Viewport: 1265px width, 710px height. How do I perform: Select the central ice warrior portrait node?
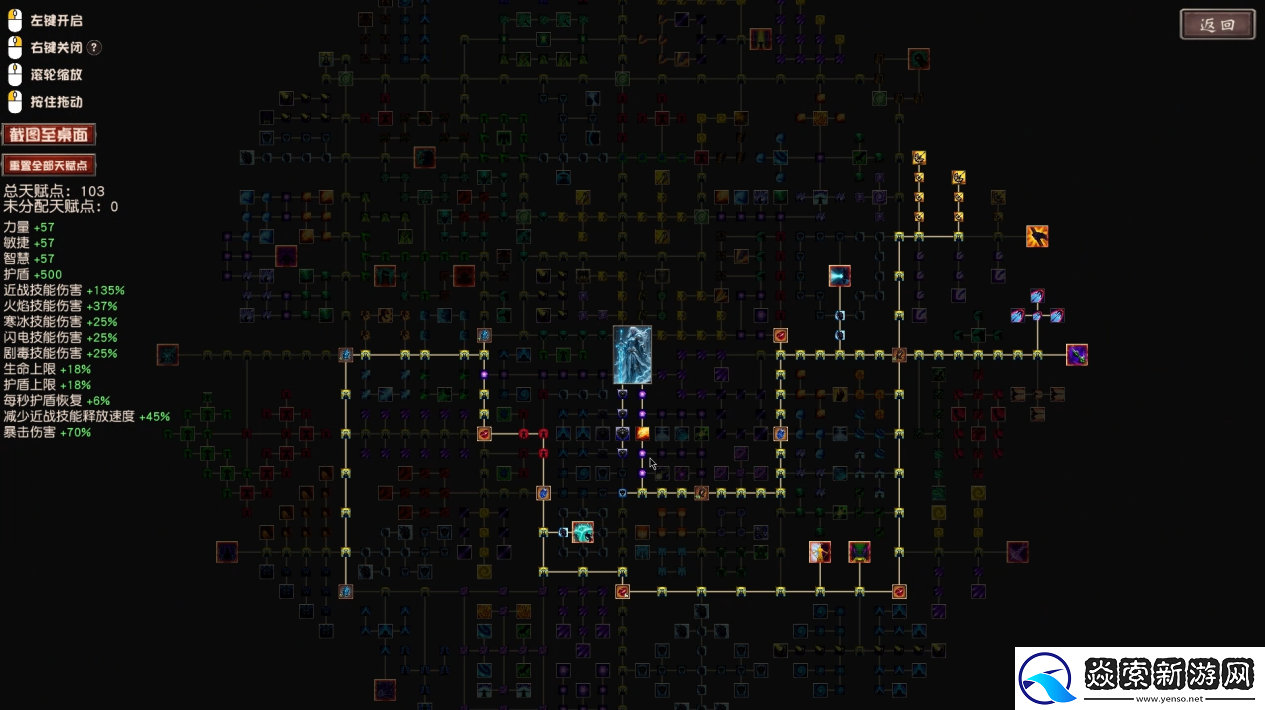(632, 355)
